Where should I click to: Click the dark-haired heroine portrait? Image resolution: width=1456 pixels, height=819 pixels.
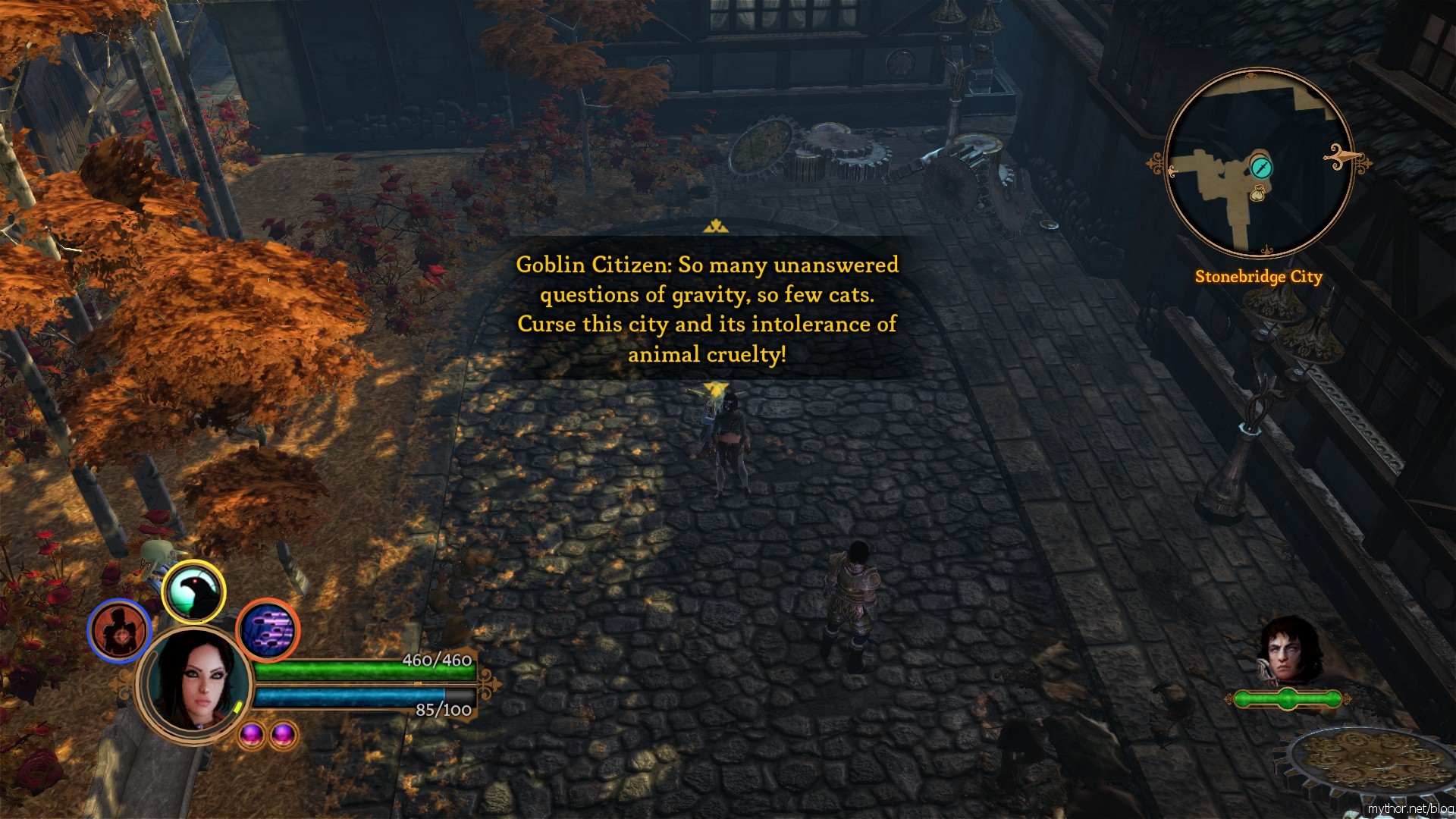tap(195, 683)
